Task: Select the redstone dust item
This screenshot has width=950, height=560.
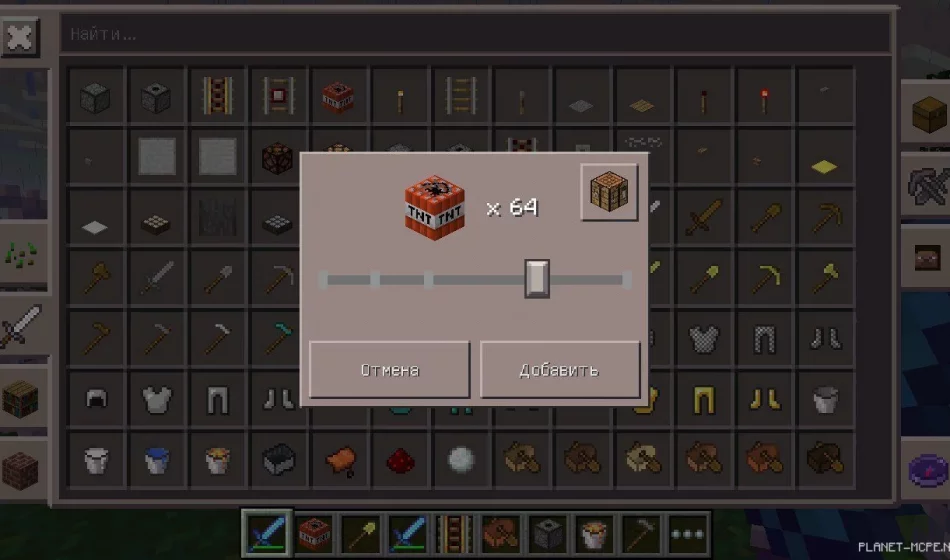Action: tap(399, 459)
